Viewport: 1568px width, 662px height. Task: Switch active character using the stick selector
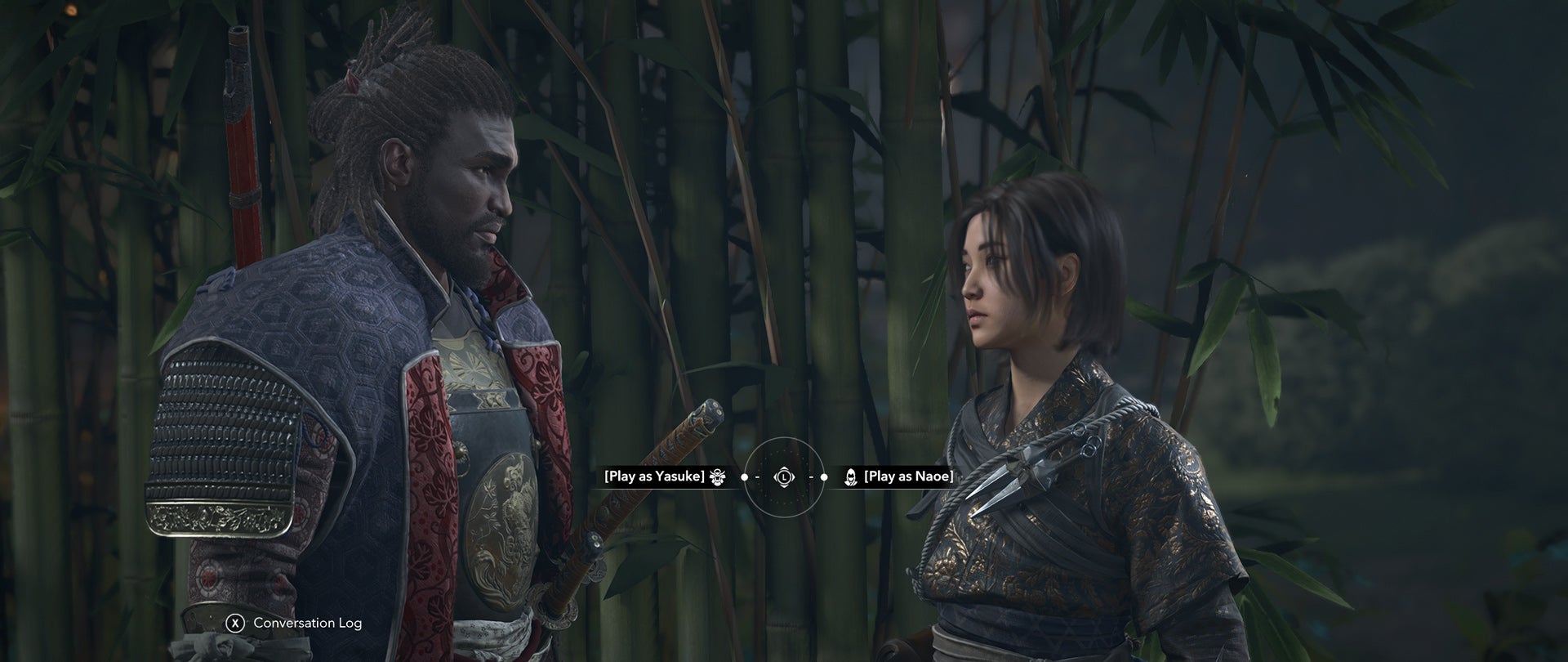(x=784, y=477)
